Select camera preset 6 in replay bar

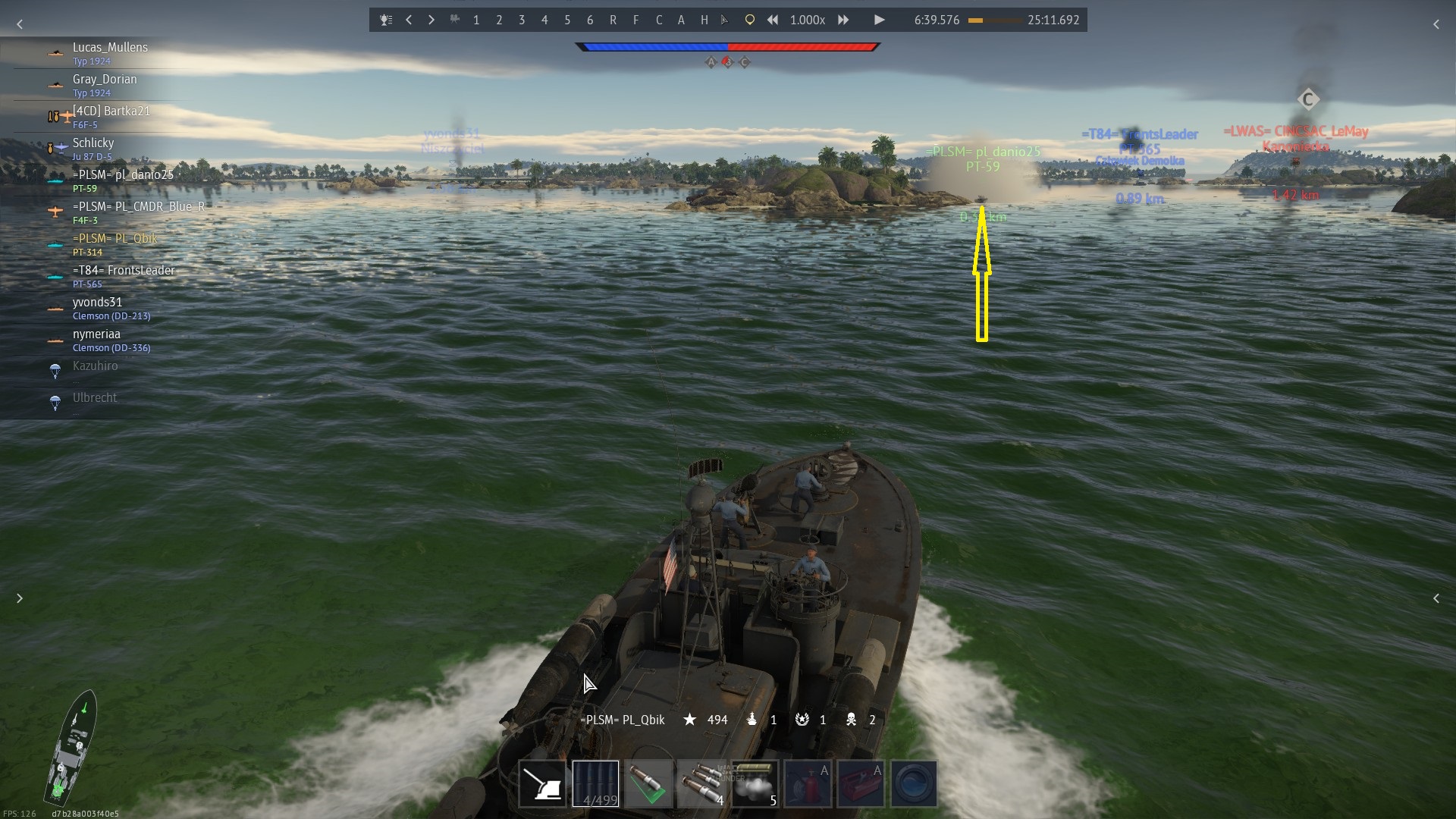(590, 20)
